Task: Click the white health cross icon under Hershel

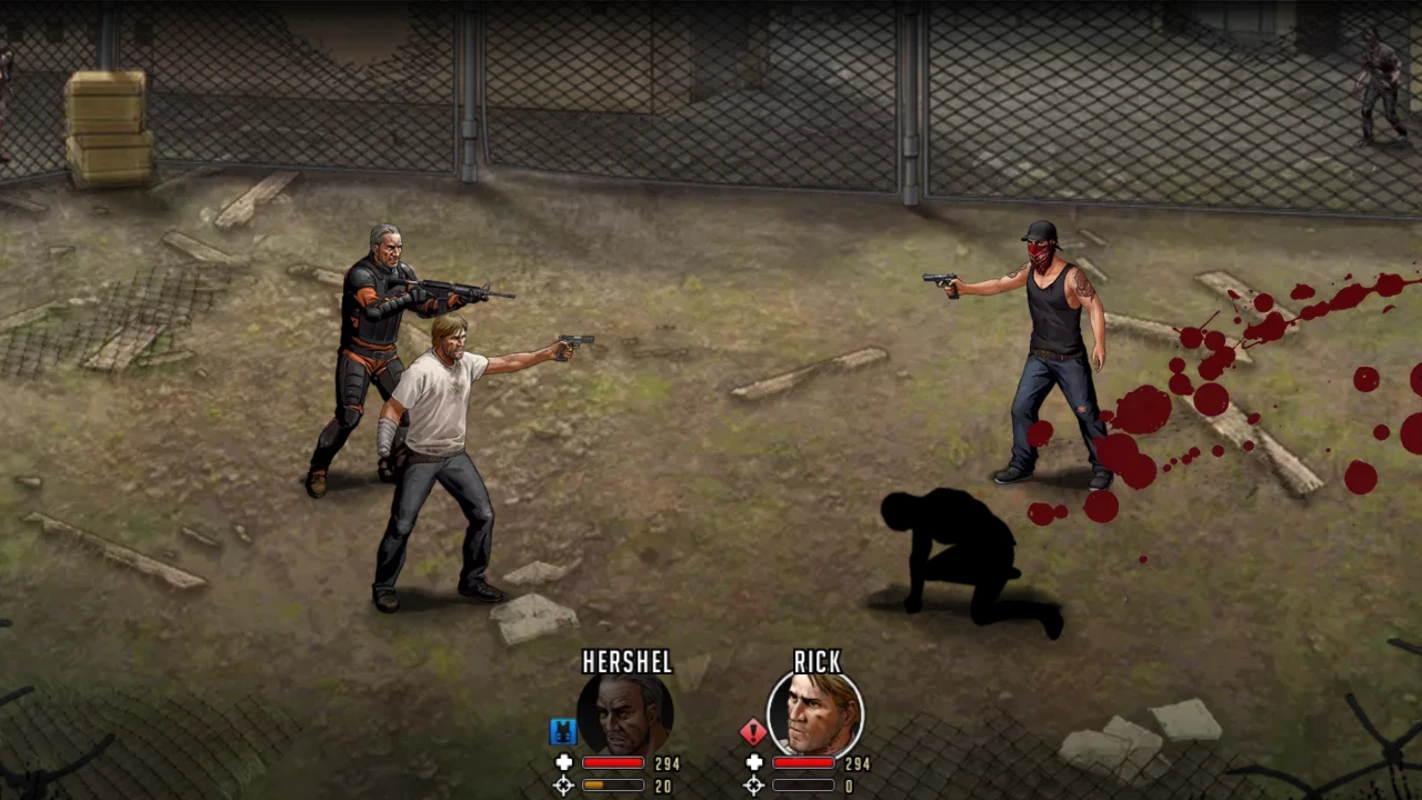Action: [564, 763]
